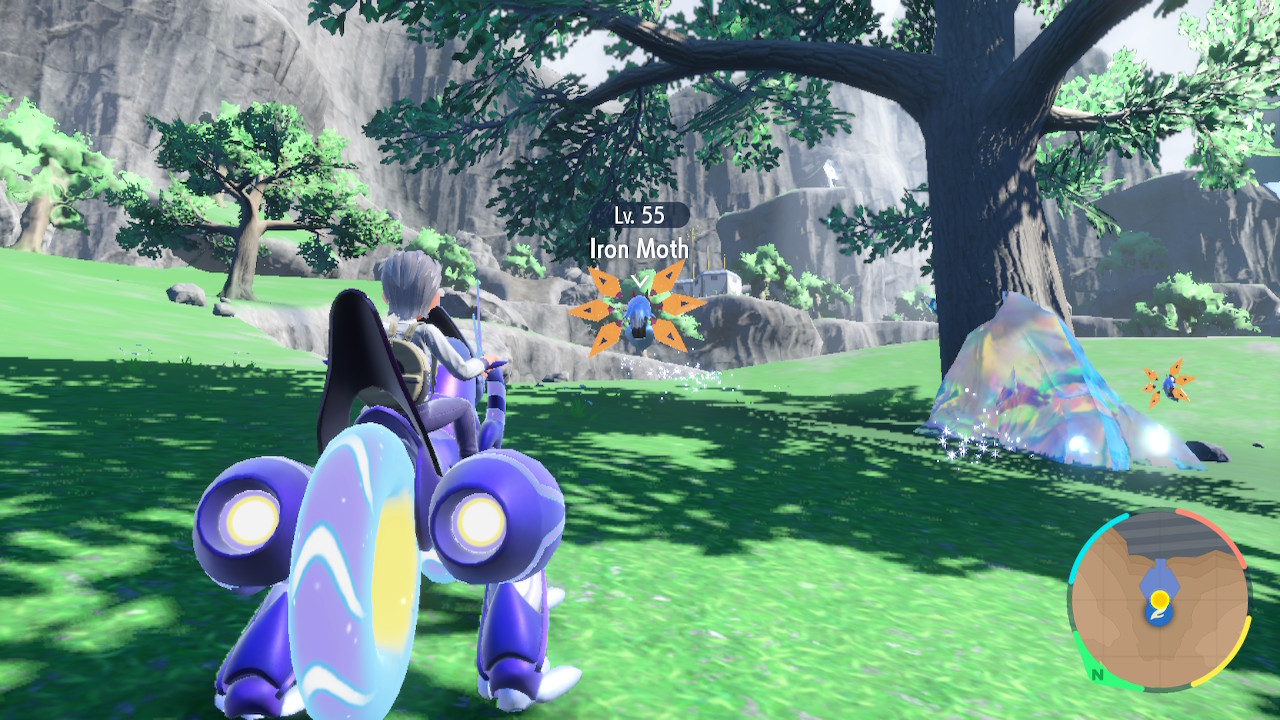Click the N compass label on the minimap
The height and width of the screenshot is (720, 1280).
coord(1097,676)
